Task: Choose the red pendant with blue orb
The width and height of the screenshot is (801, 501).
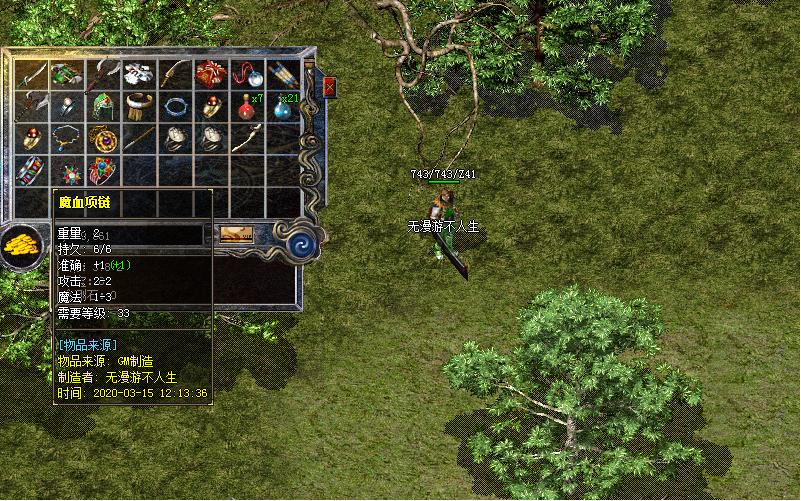Action: pyautogui.click(x=247, y=74)
